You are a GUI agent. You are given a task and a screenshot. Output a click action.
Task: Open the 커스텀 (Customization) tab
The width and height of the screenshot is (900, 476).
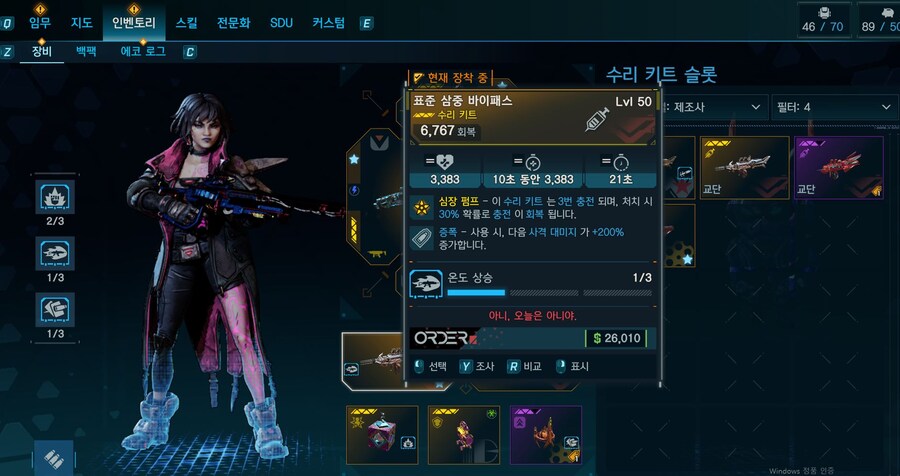328,22
